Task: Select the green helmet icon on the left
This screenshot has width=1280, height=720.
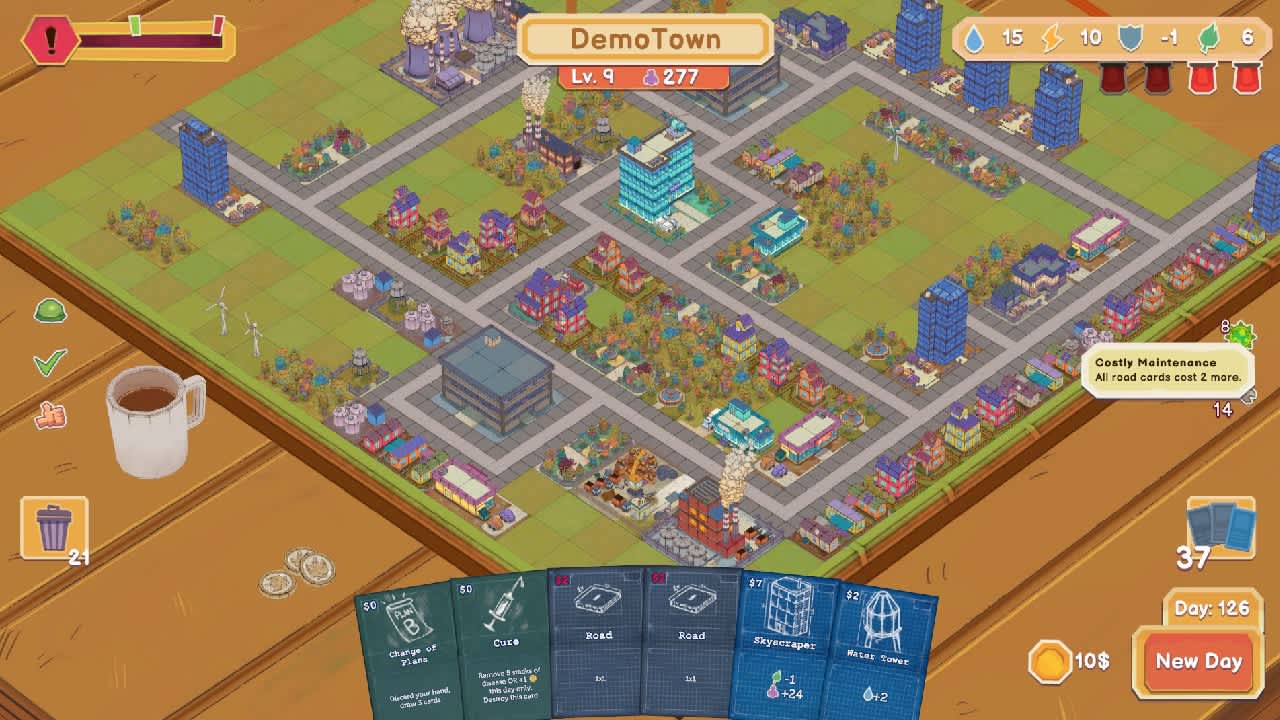Action: pos(50,311)
